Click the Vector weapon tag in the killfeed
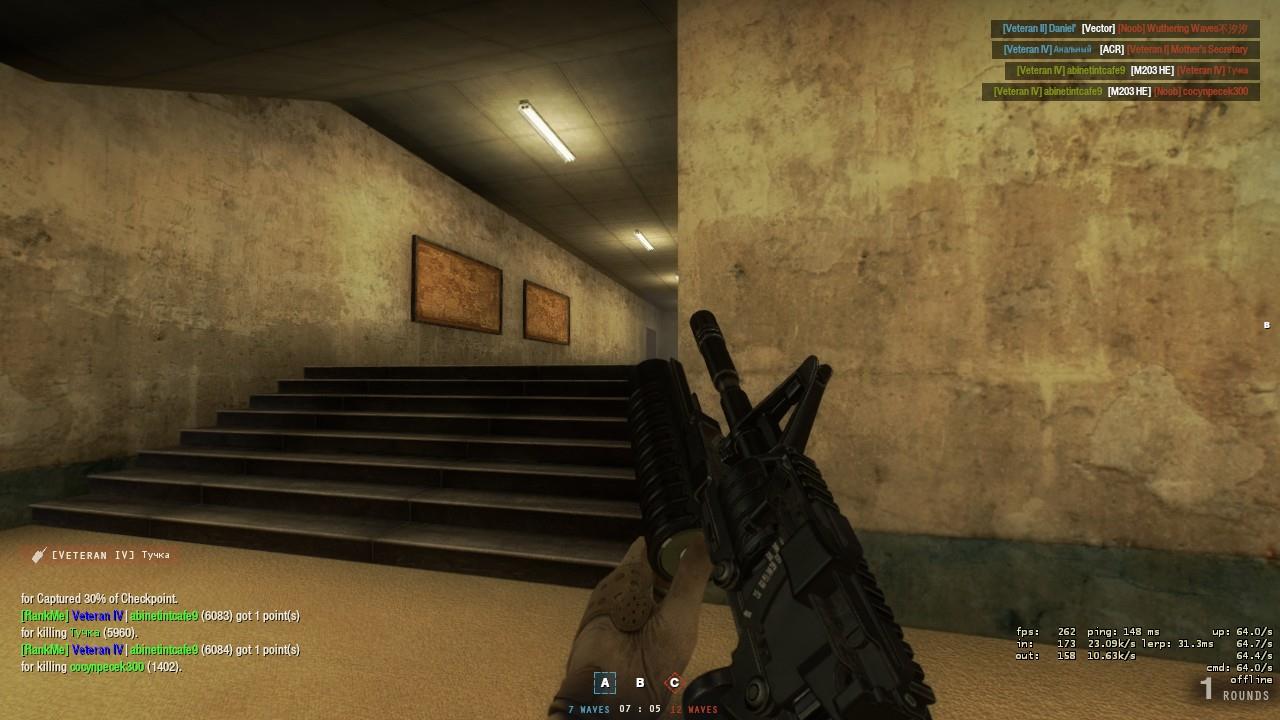Viewport: 1280px width, 720px height. pos(1098,28)
